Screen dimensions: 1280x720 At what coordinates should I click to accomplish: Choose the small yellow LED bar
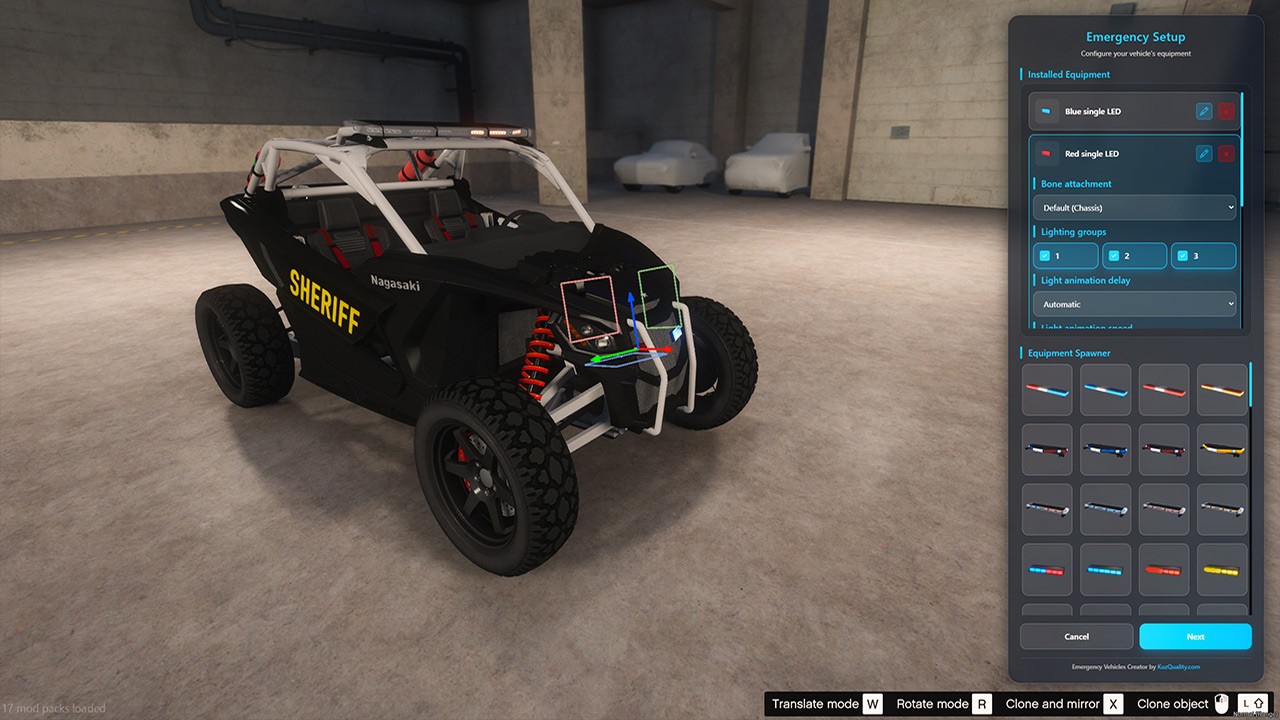(x=1222, y=570)
